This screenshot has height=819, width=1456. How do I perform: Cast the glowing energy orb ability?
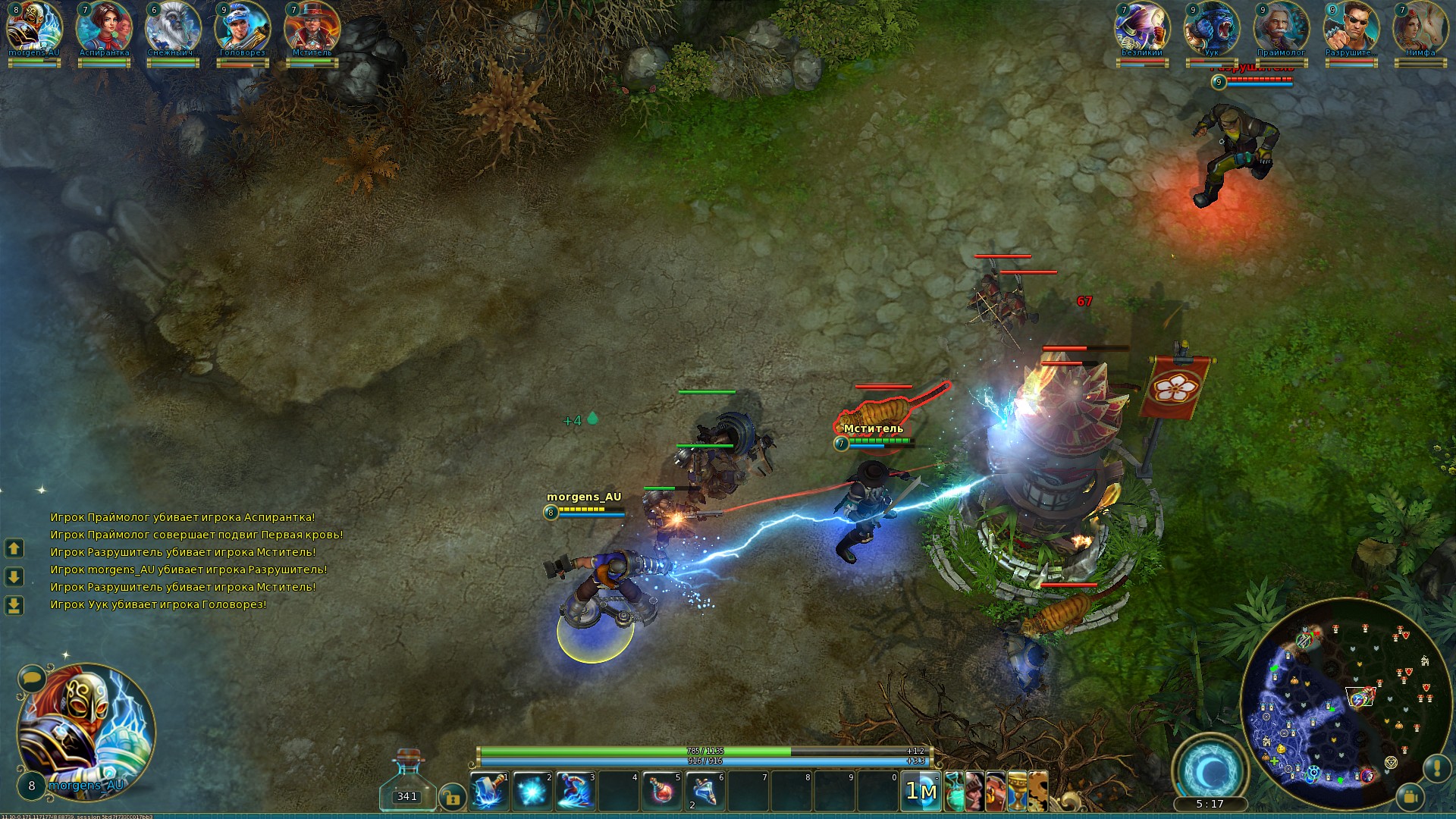click(532, 792)
